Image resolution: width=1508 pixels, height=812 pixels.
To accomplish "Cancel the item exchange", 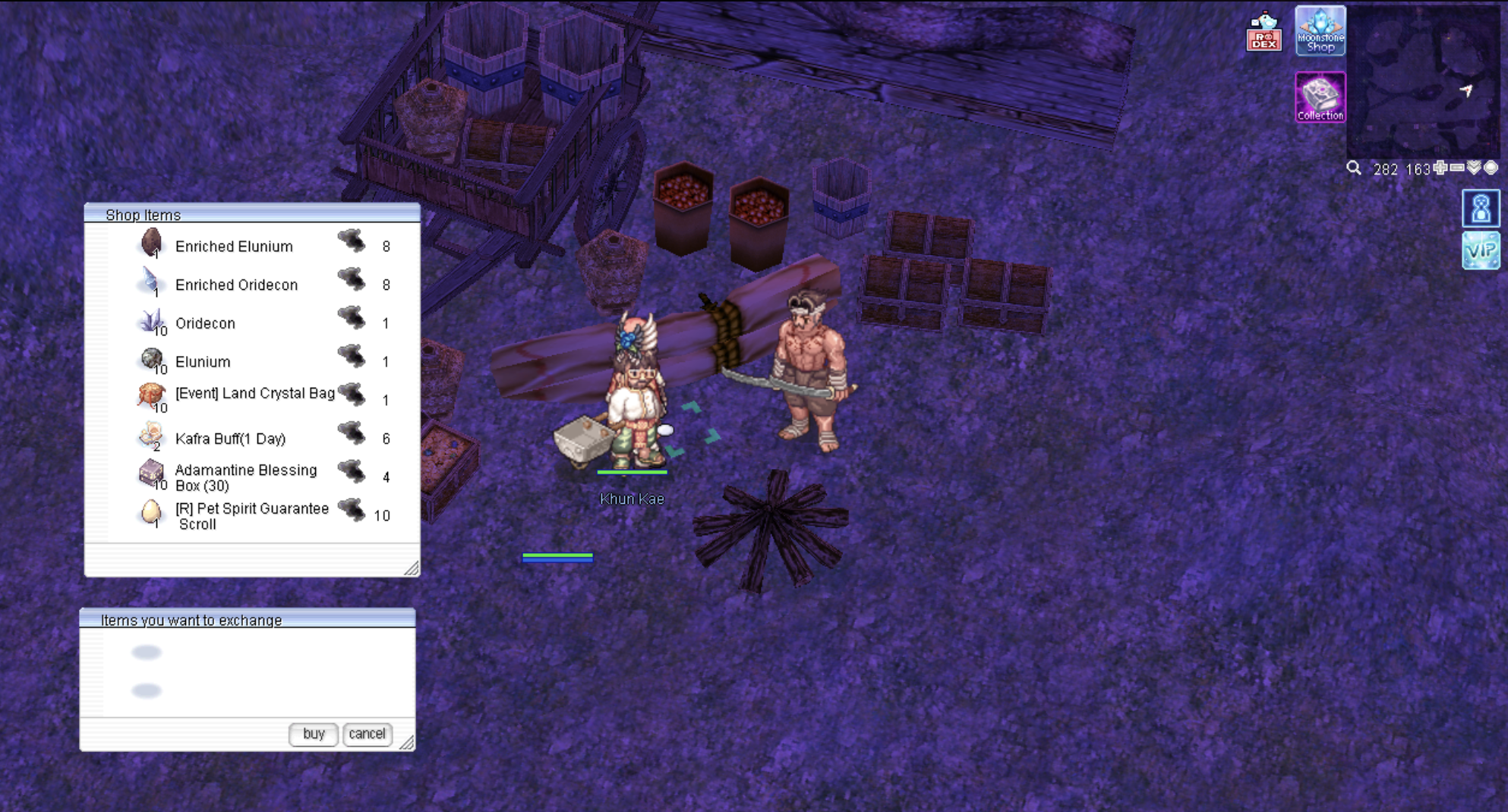I will (367, 734).
